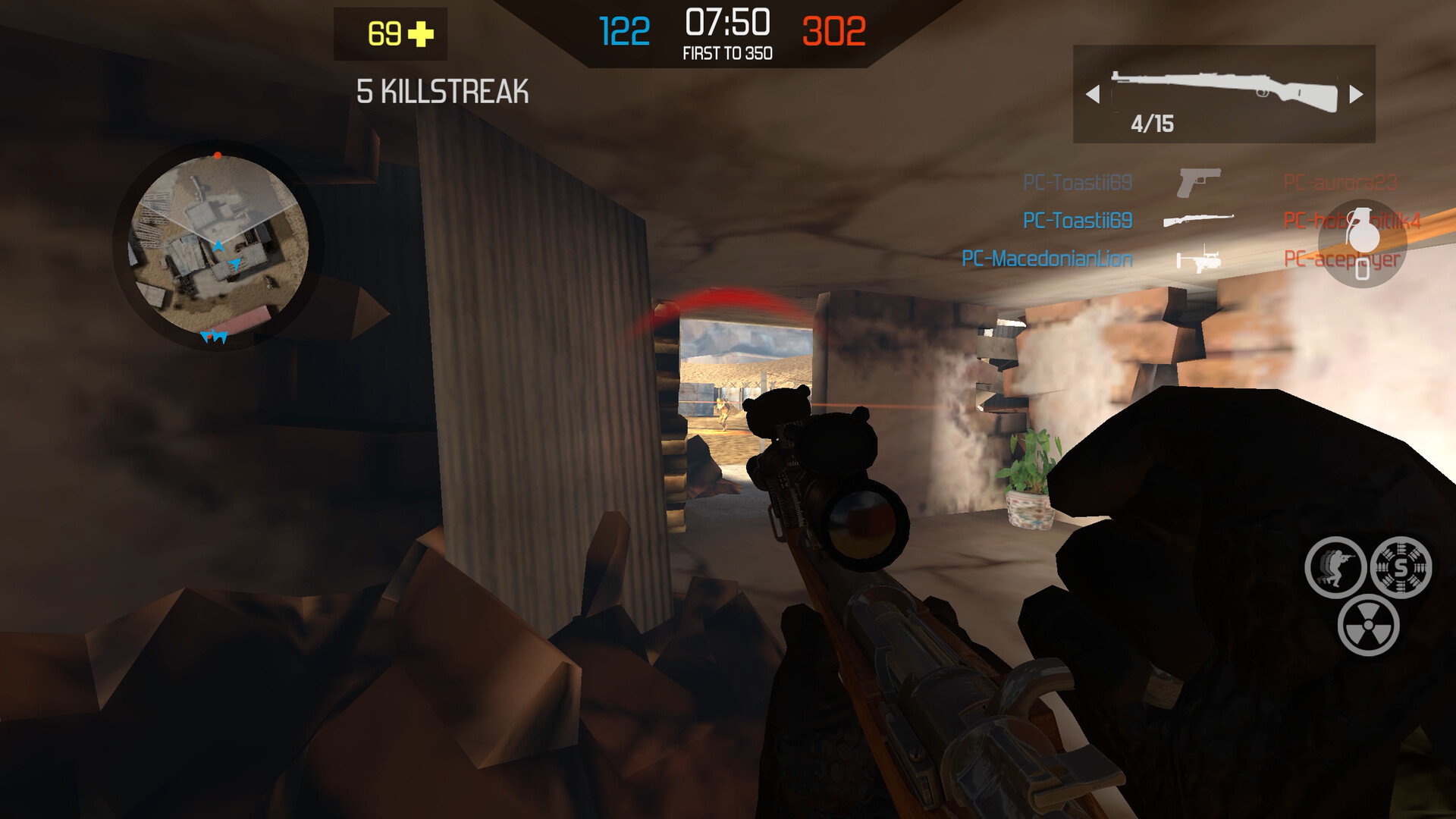Click the red team score 302
Image resolution: width=1456 pixels, height=819 pixels.
[x=831, y=30]
